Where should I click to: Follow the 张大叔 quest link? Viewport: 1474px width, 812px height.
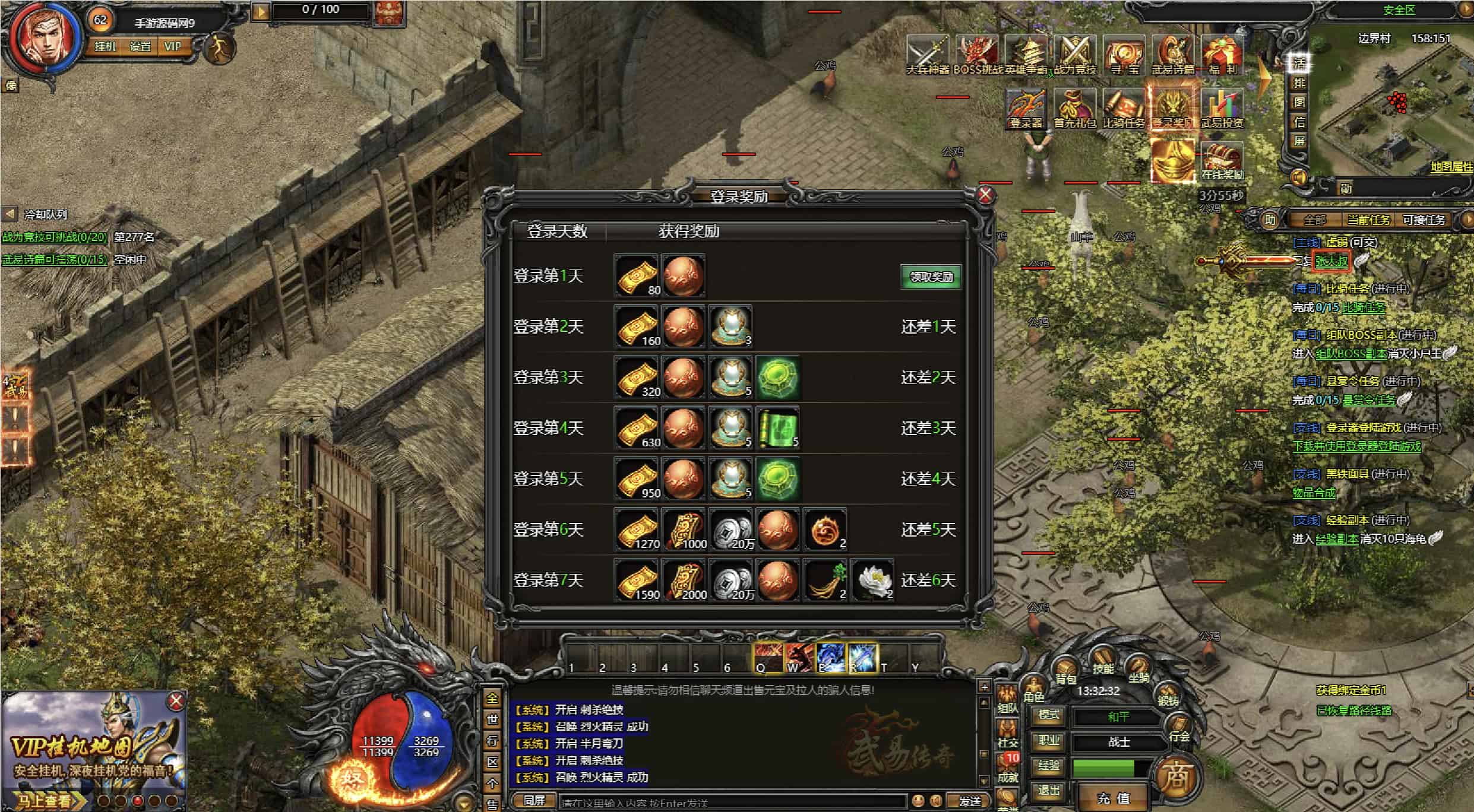[x=1331, y=261]
